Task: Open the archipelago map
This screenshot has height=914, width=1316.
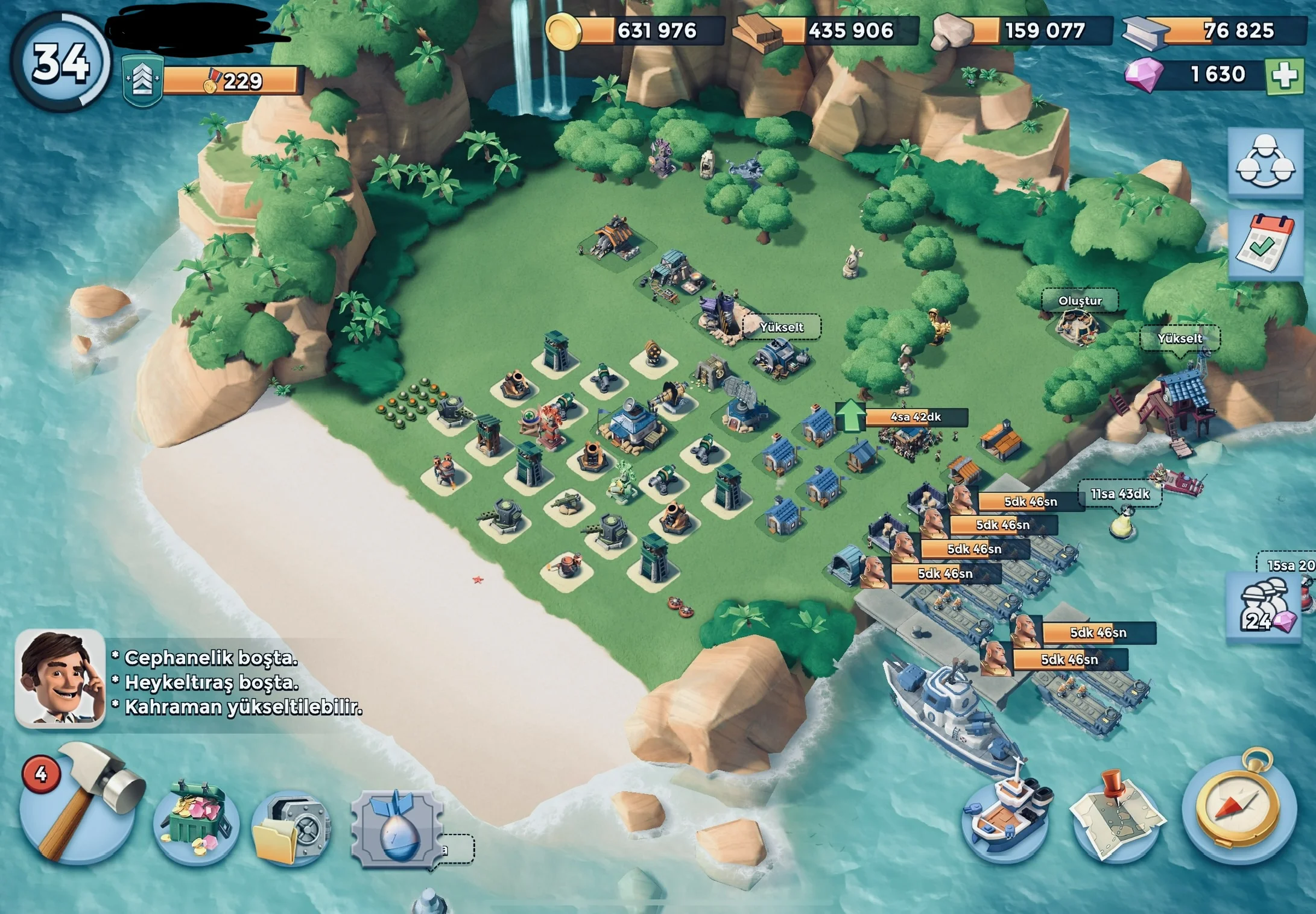Action: 1117,814
